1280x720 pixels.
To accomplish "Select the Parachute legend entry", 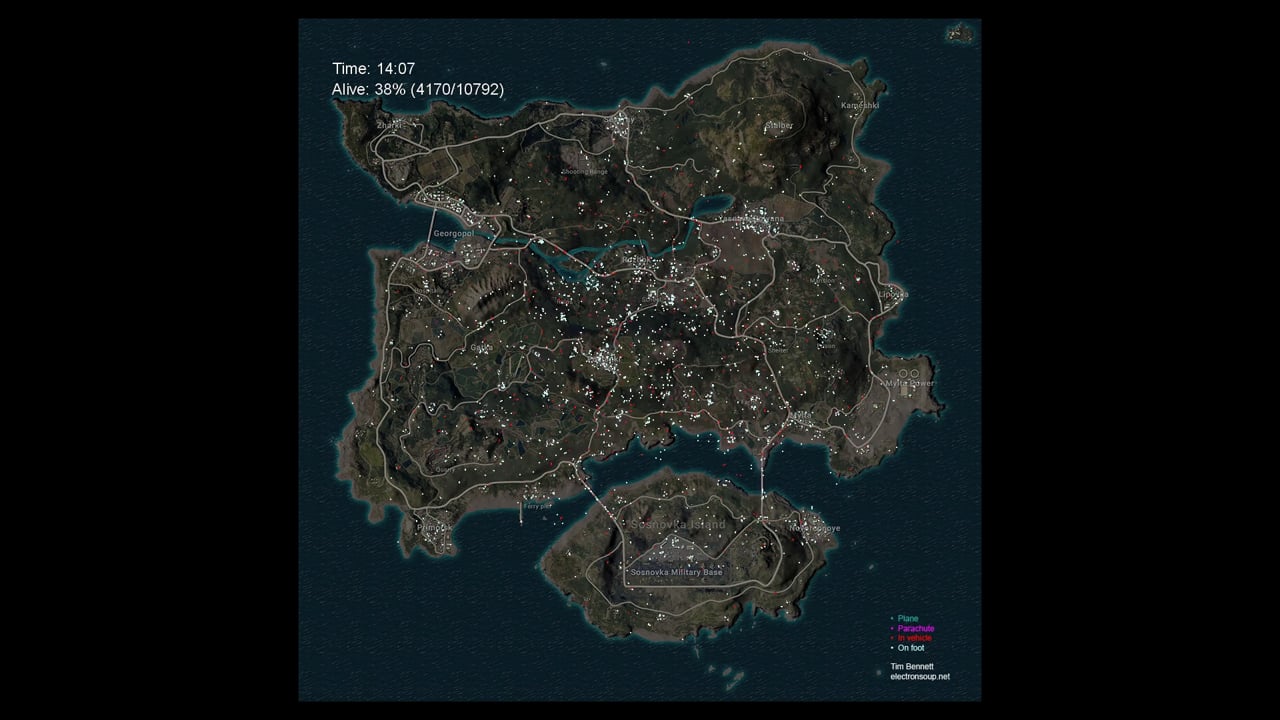I will click(915, 629).
